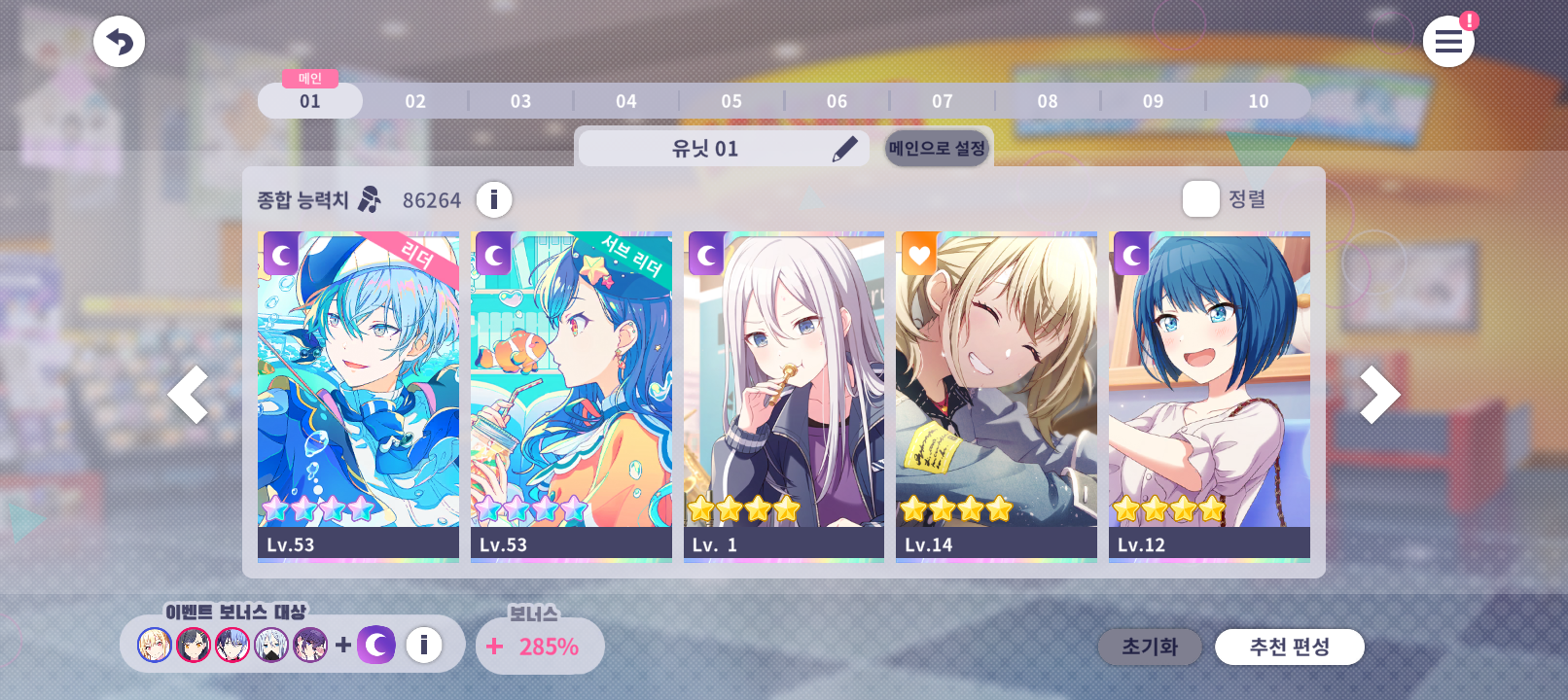Click the purple moon attribute icon on leader card
This screenshot has width=1568, height=700.
(279, 255)
